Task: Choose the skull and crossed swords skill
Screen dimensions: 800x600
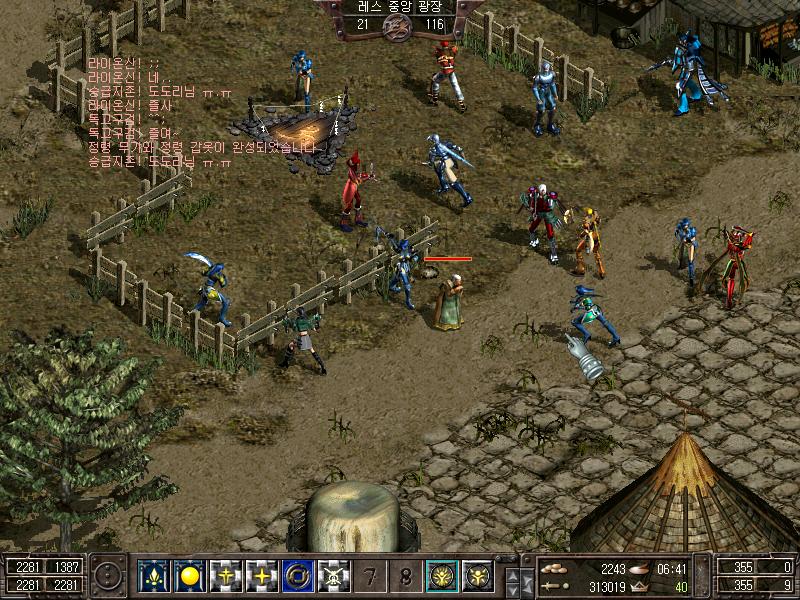Action: click(x=334, y=576)
